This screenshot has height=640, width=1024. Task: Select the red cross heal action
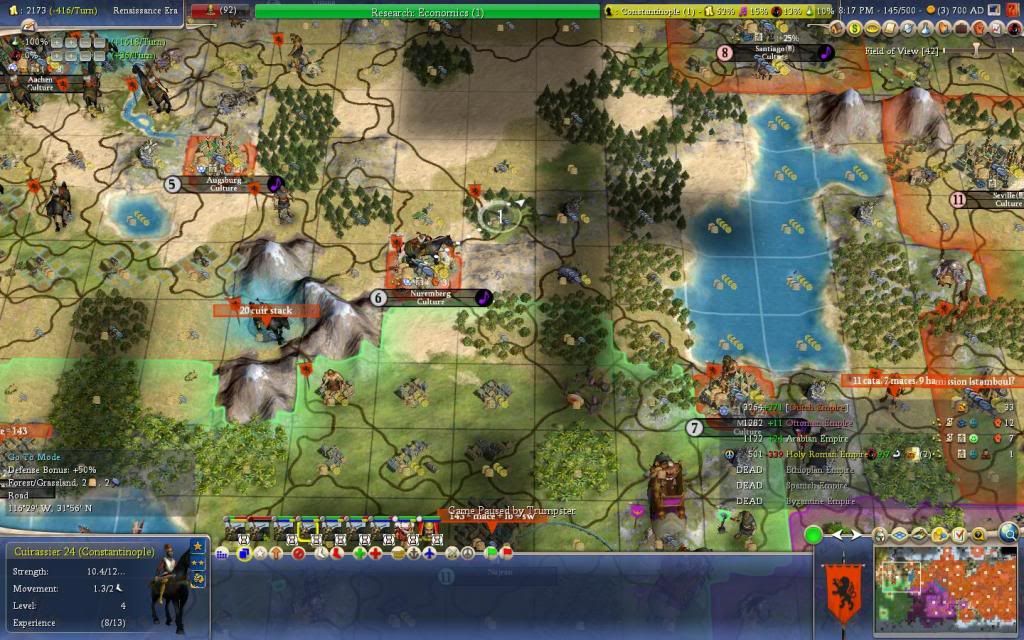pos(376,552)
